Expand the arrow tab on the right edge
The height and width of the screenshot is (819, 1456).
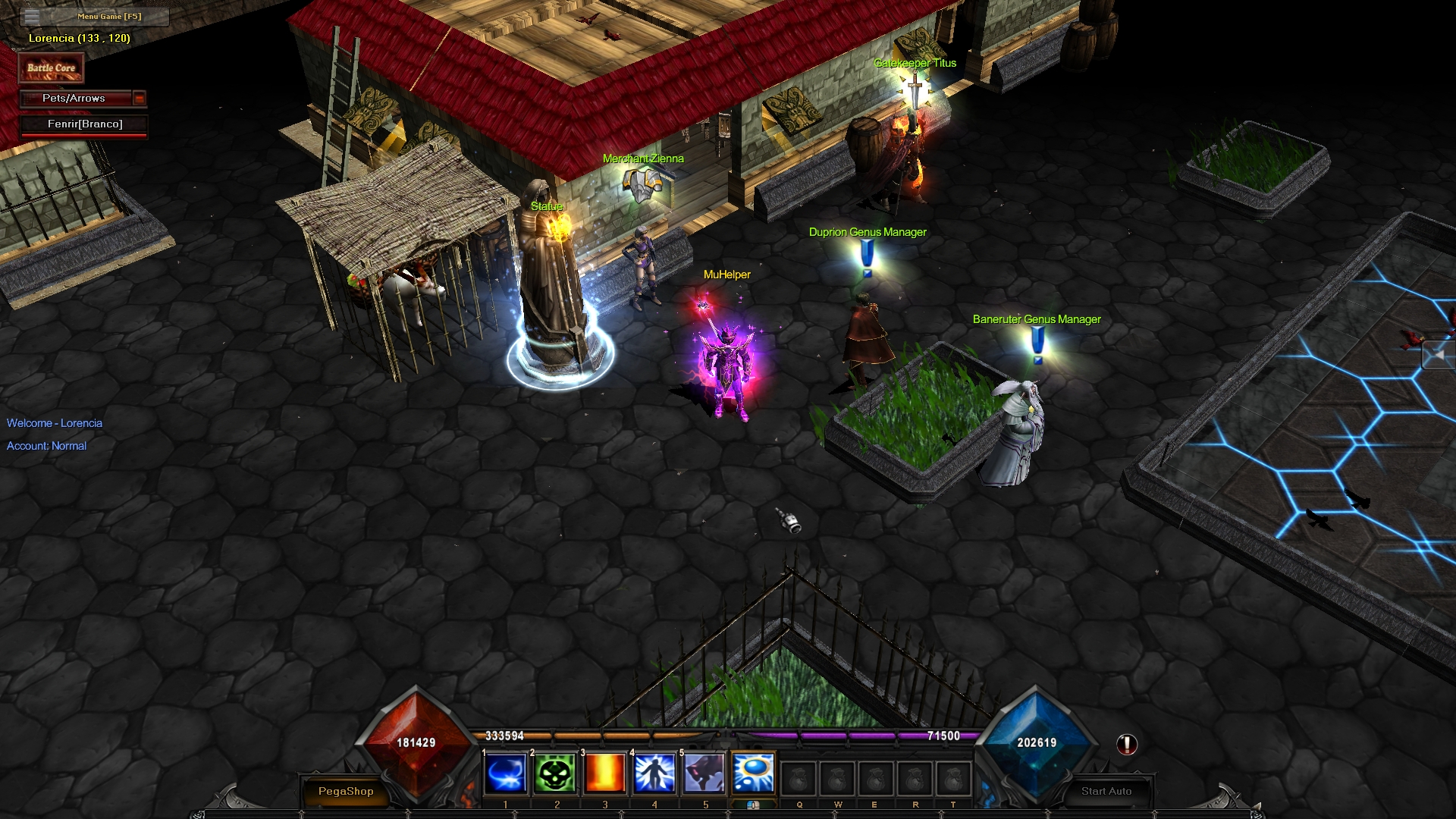point(1438,355)
